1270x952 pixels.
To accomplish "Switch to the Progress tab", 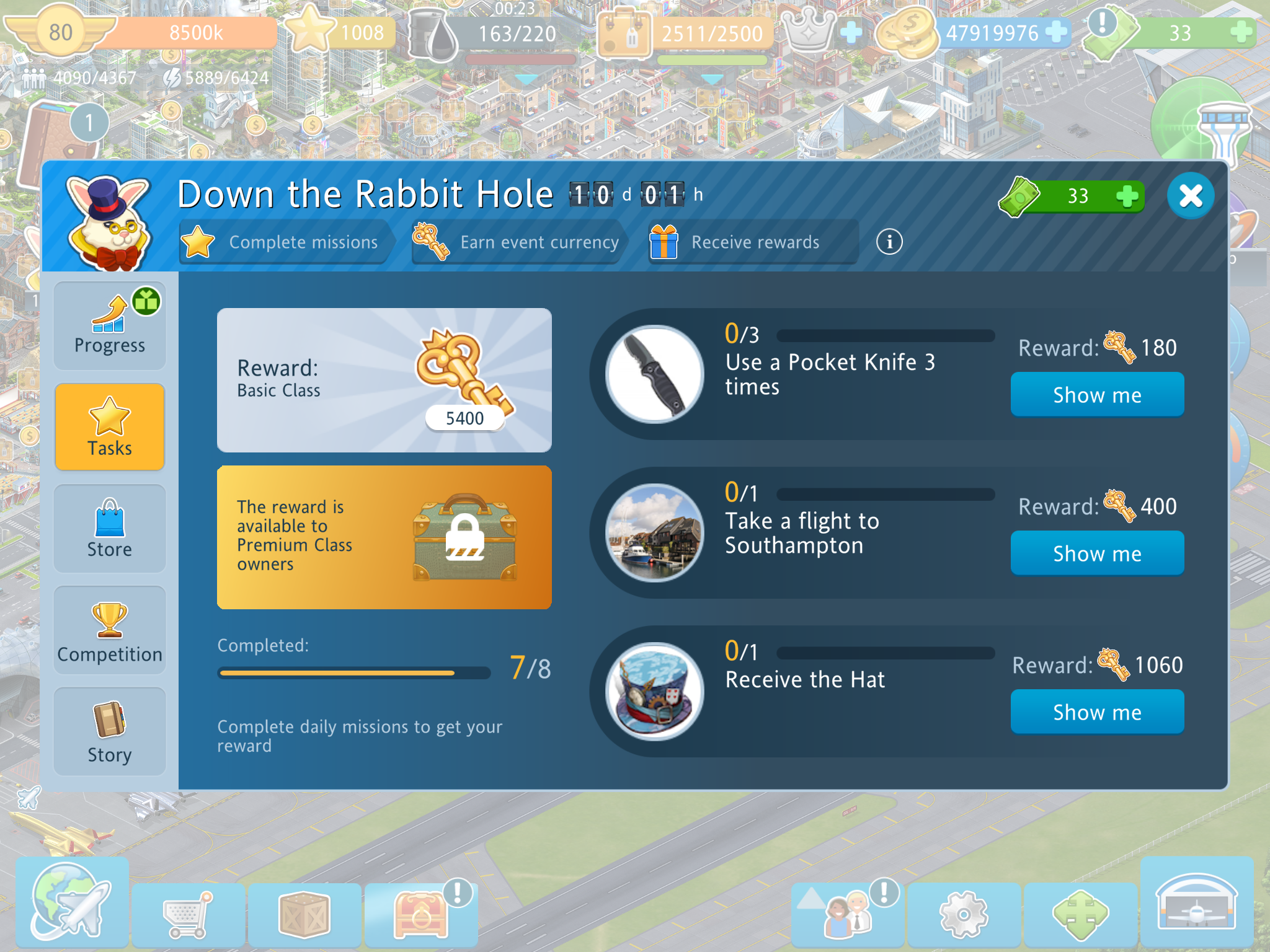I will (x=110, y=326).
